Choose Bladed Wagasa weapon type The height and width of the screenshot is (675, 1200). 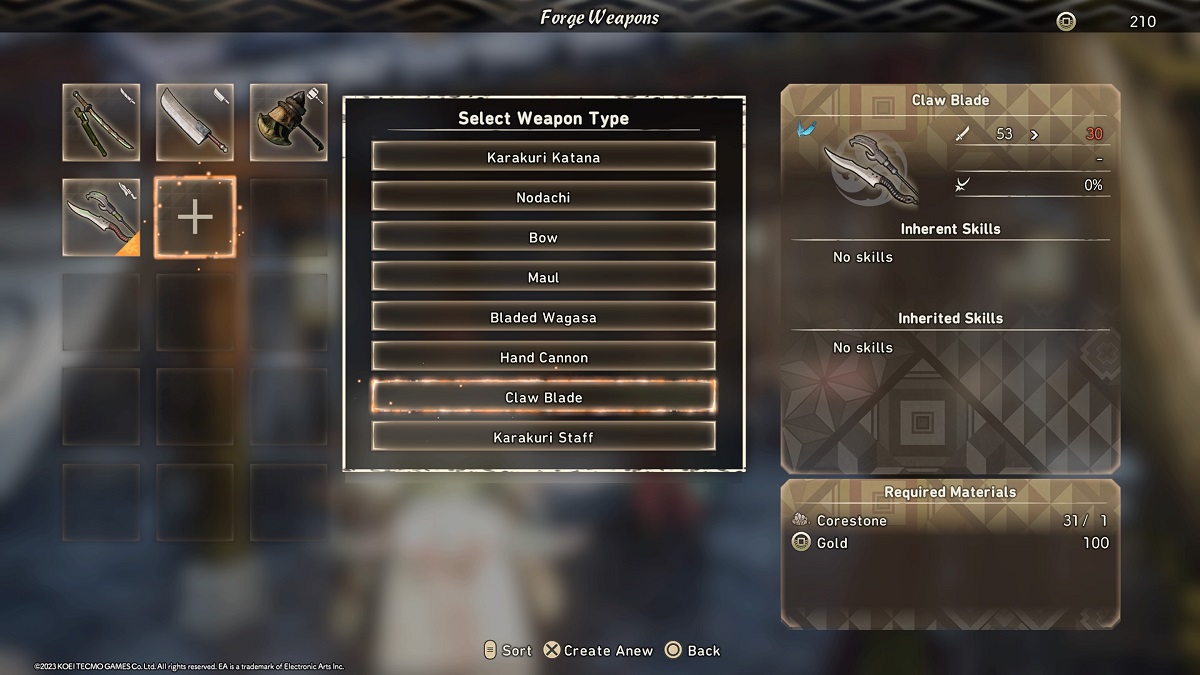point(543,317)
